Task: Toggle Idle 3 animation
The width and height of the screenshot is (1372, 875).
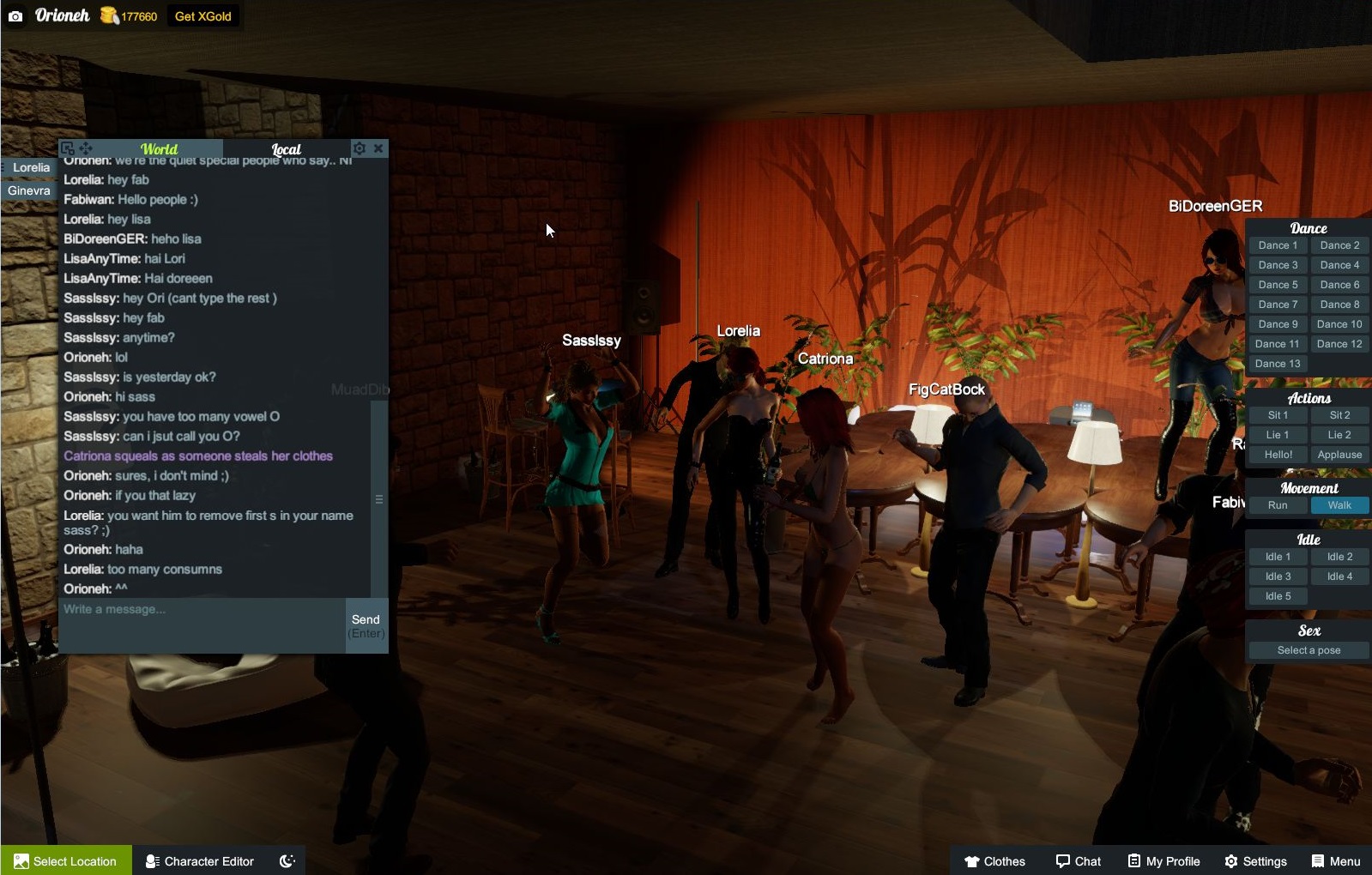Action: [x=1277, y=576]
